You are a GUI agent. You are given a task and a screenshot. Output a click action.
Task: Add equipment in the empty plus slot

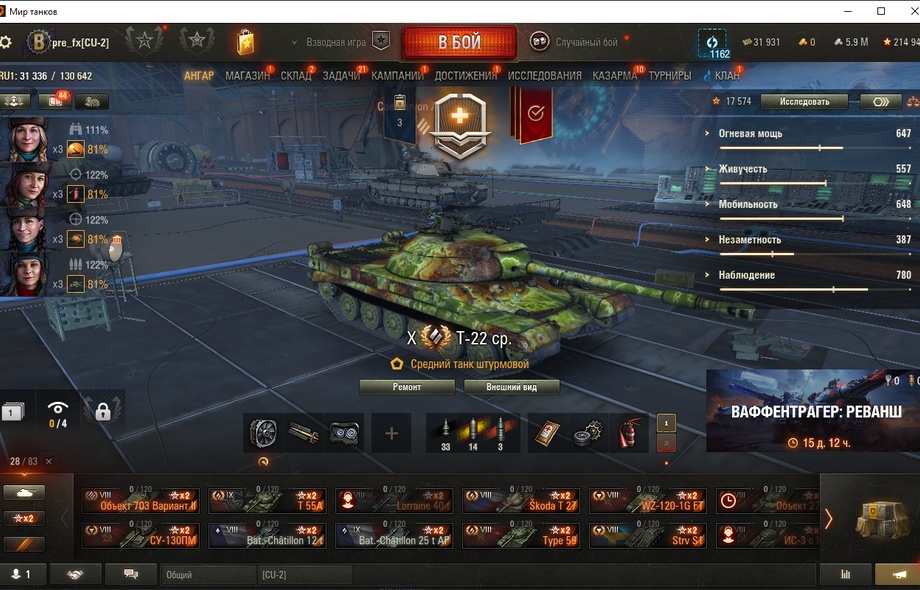391,433
